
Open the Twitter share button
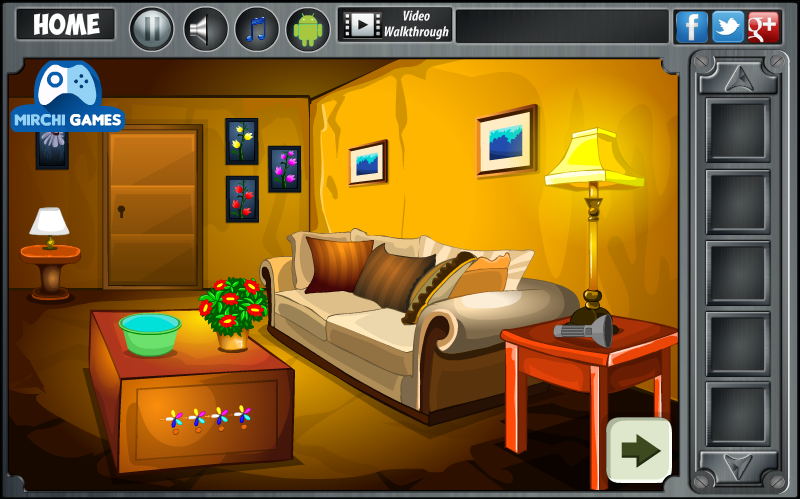click(727, 27)
